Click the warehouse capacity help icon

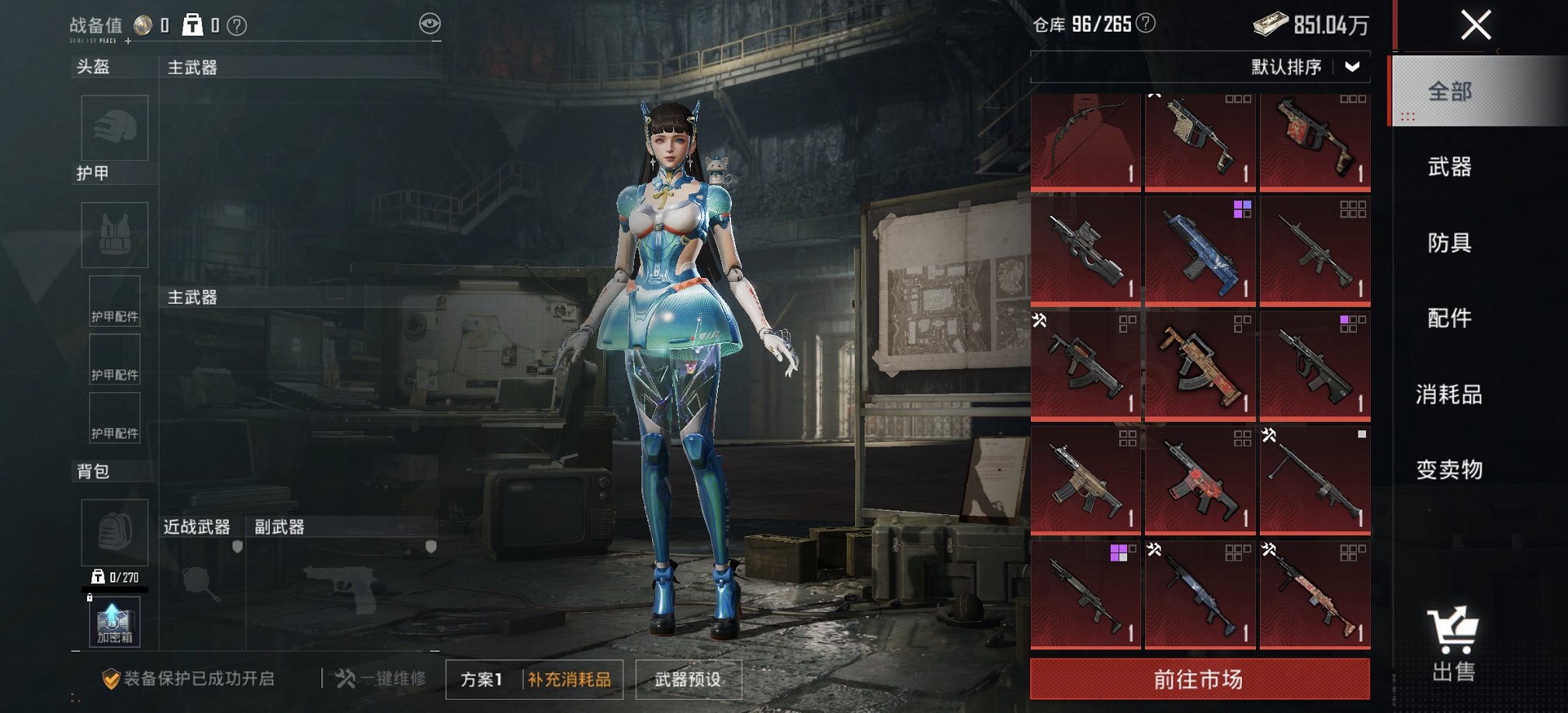pyautogui.click(x=1146, y=23)
